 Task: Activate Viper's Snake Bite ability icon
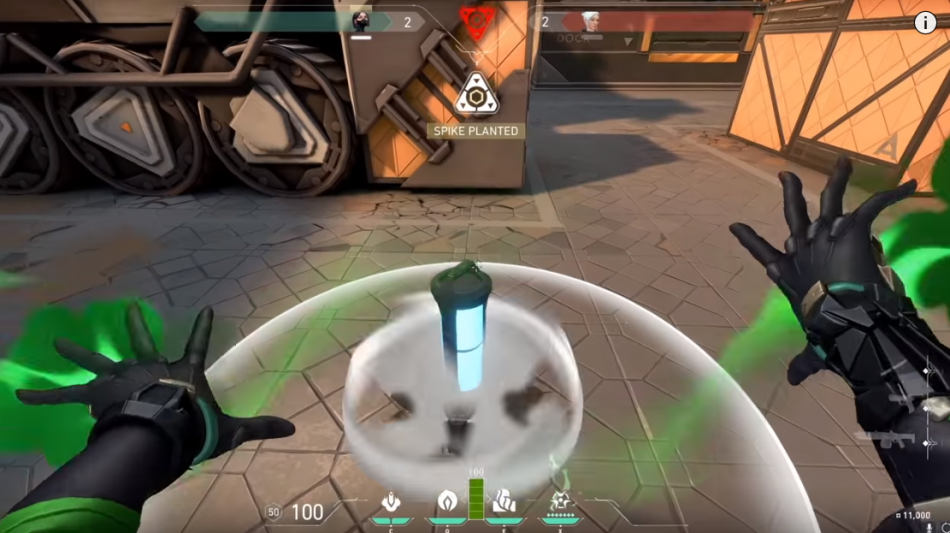(391, 501)
